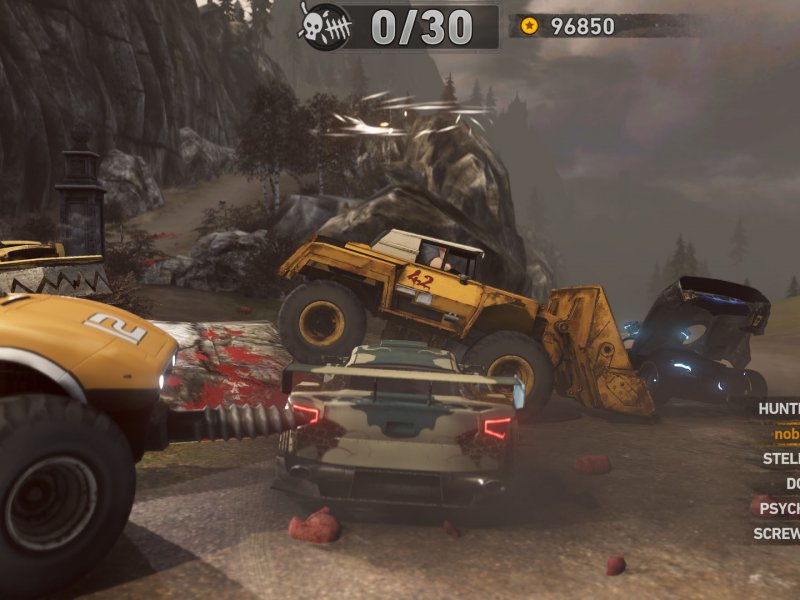Click the skull kill objective icon

326,26
